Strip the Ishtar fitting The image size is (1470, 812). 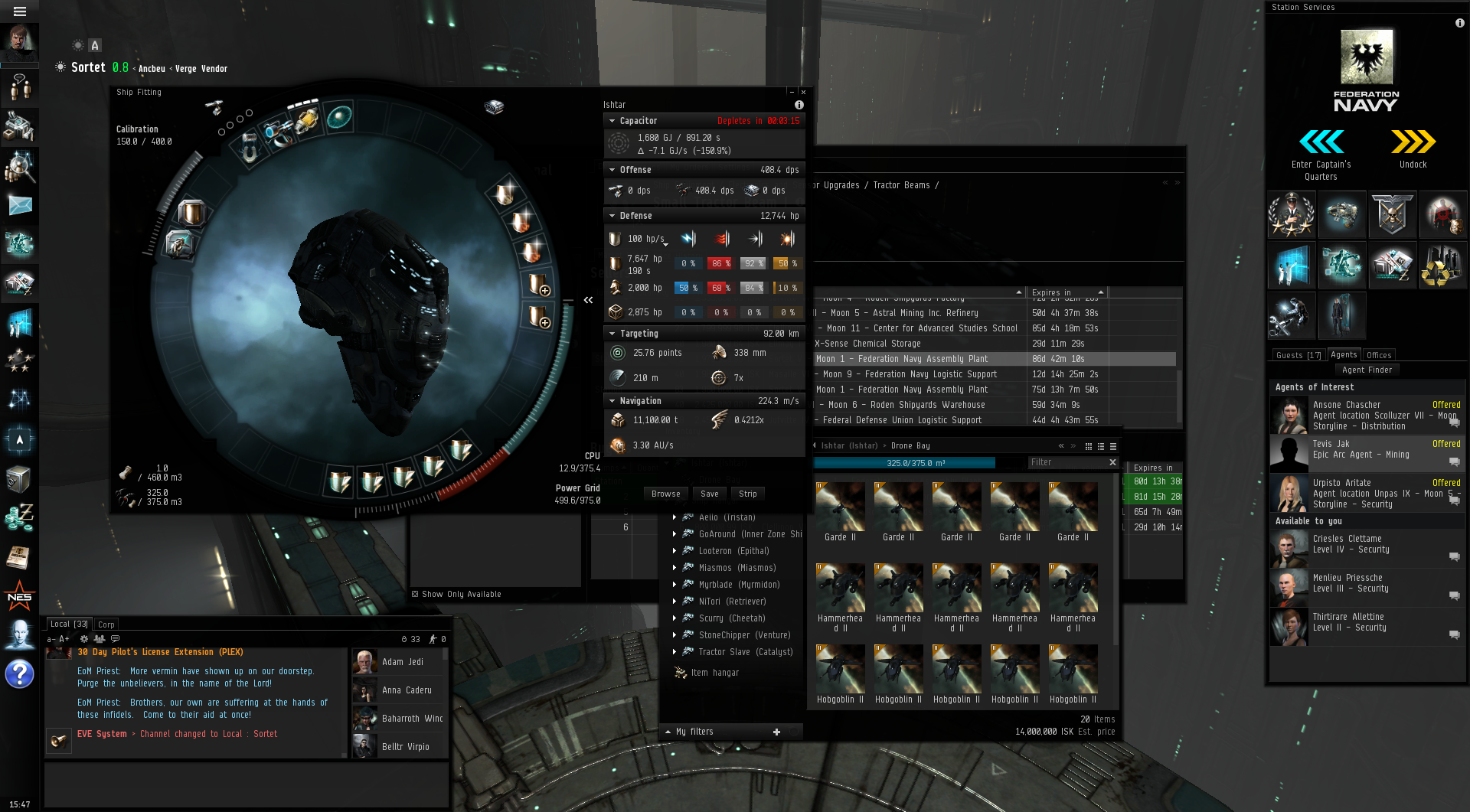click(x=747, y=494)
